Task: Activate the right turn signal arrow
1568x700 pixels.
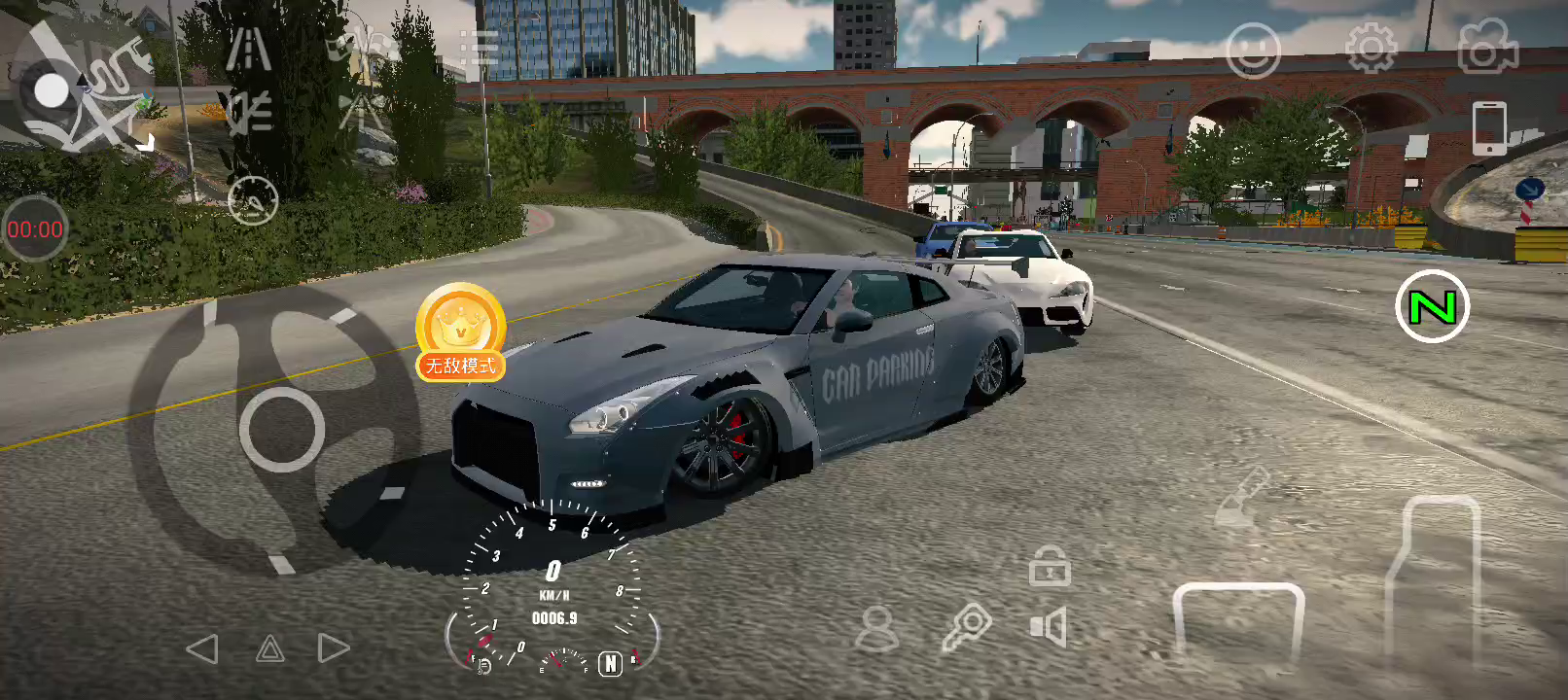Action: (x=334, y=648)
